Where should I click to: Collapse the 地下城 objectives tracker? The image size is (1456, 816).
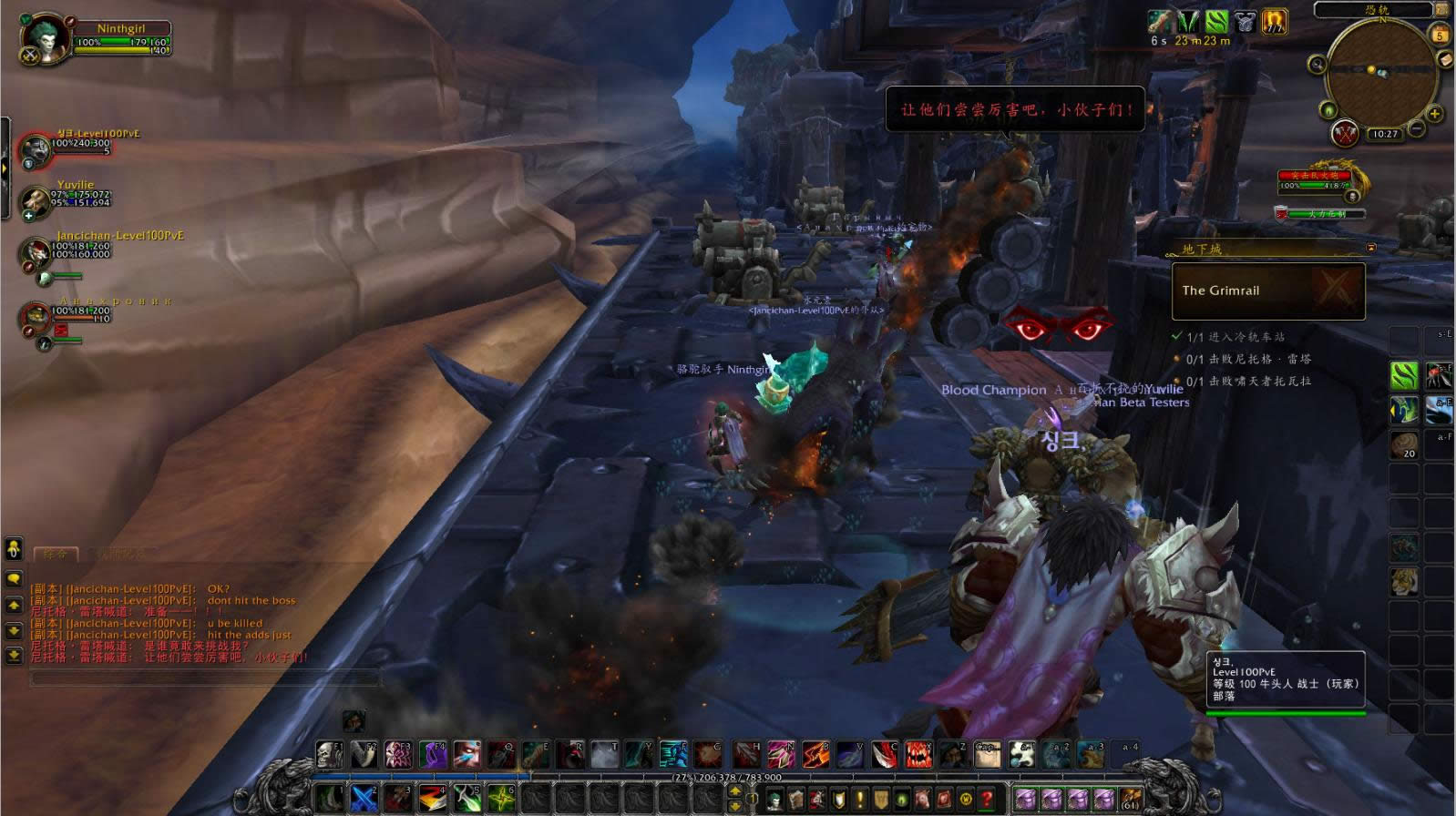pos(1371,248)
